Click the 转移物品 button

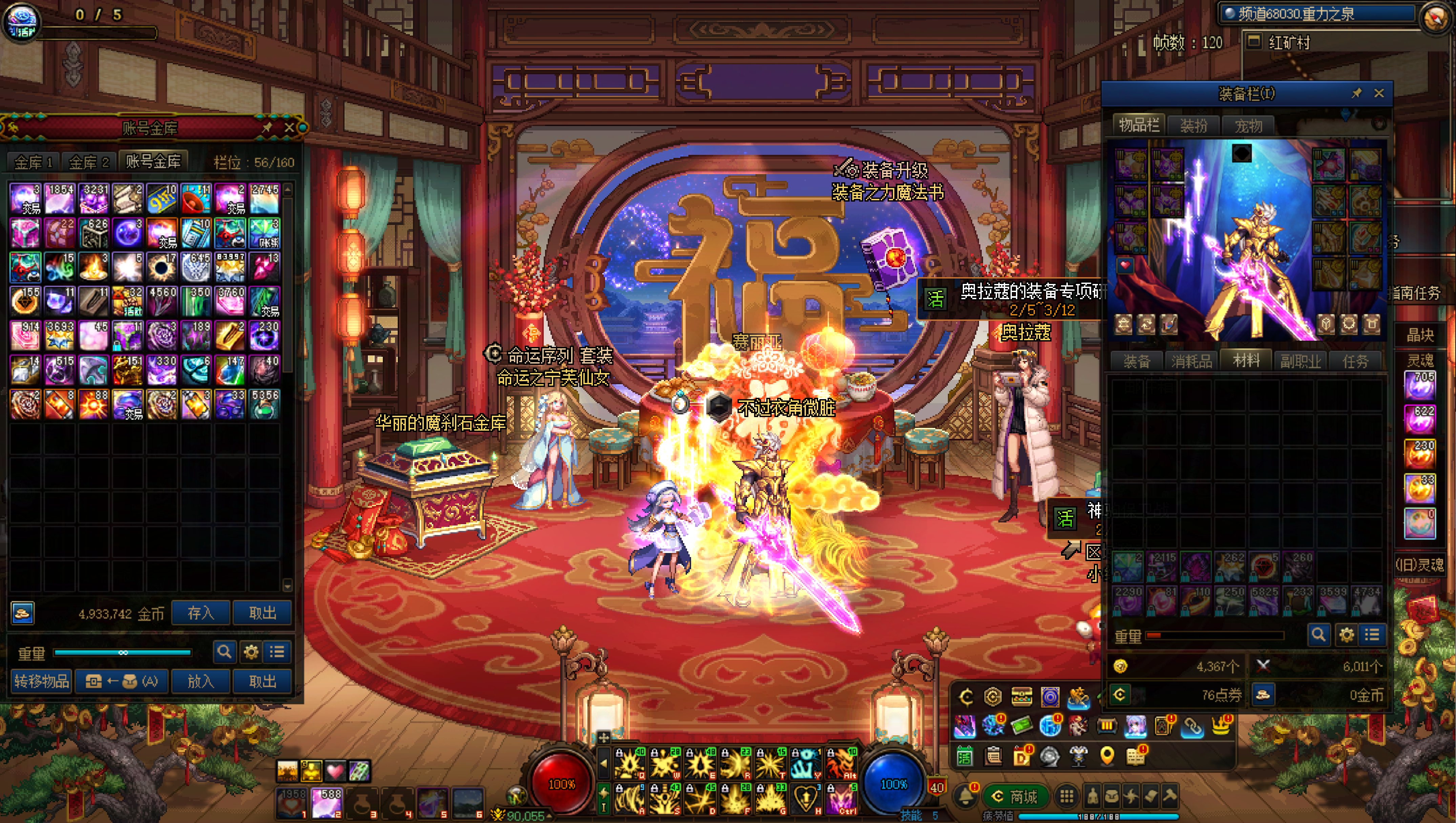click(41, 681)
